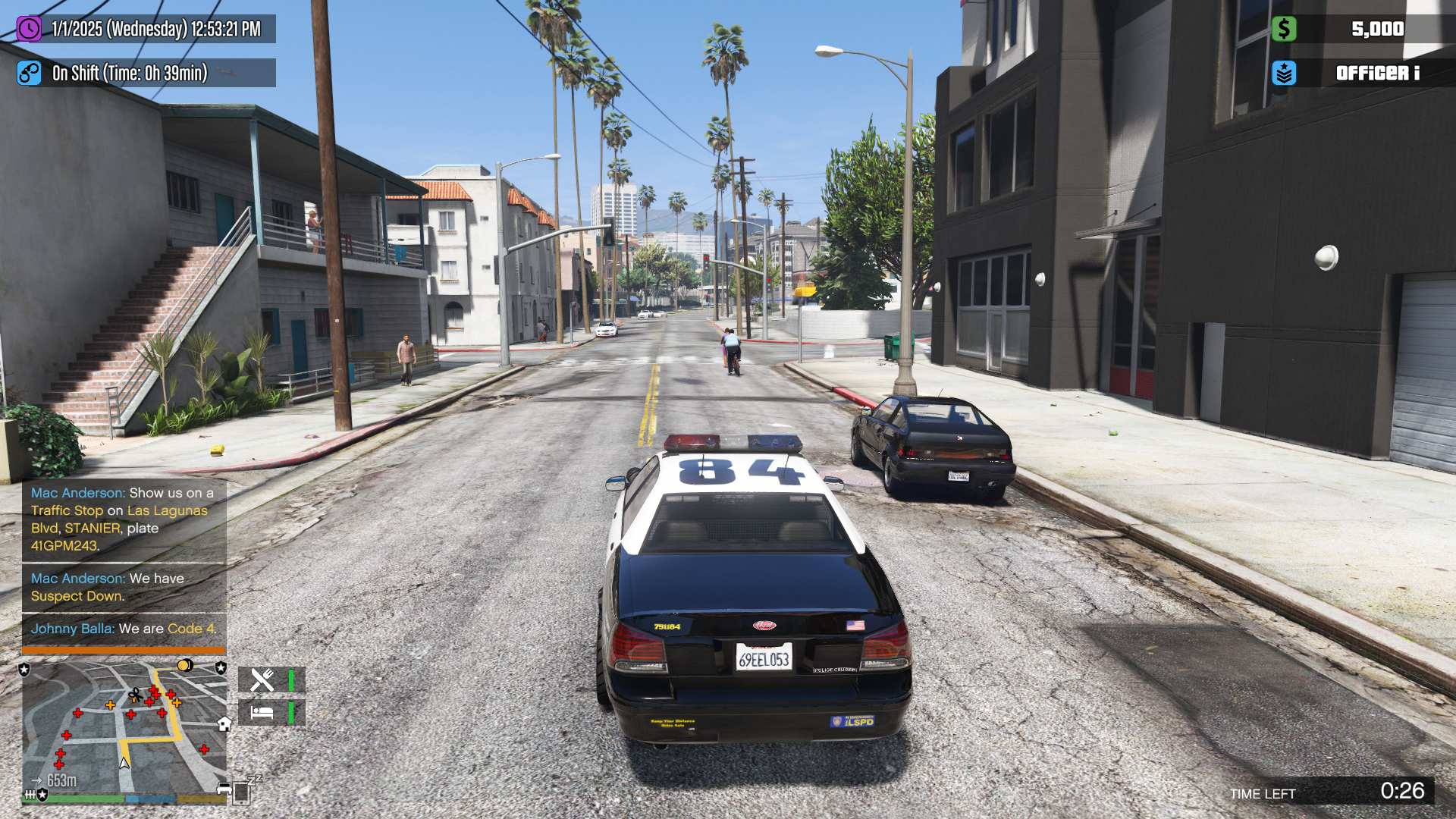1456x819 pixels.
Task: Click the house marker on the minimap
Action: (224, 723)
